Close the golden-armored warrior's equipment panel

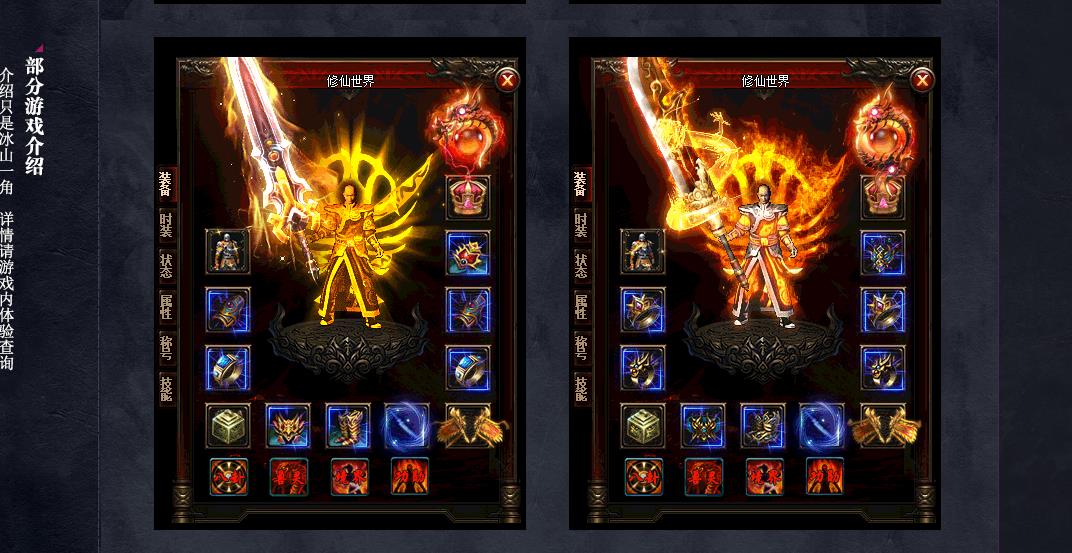click(507, 80)
